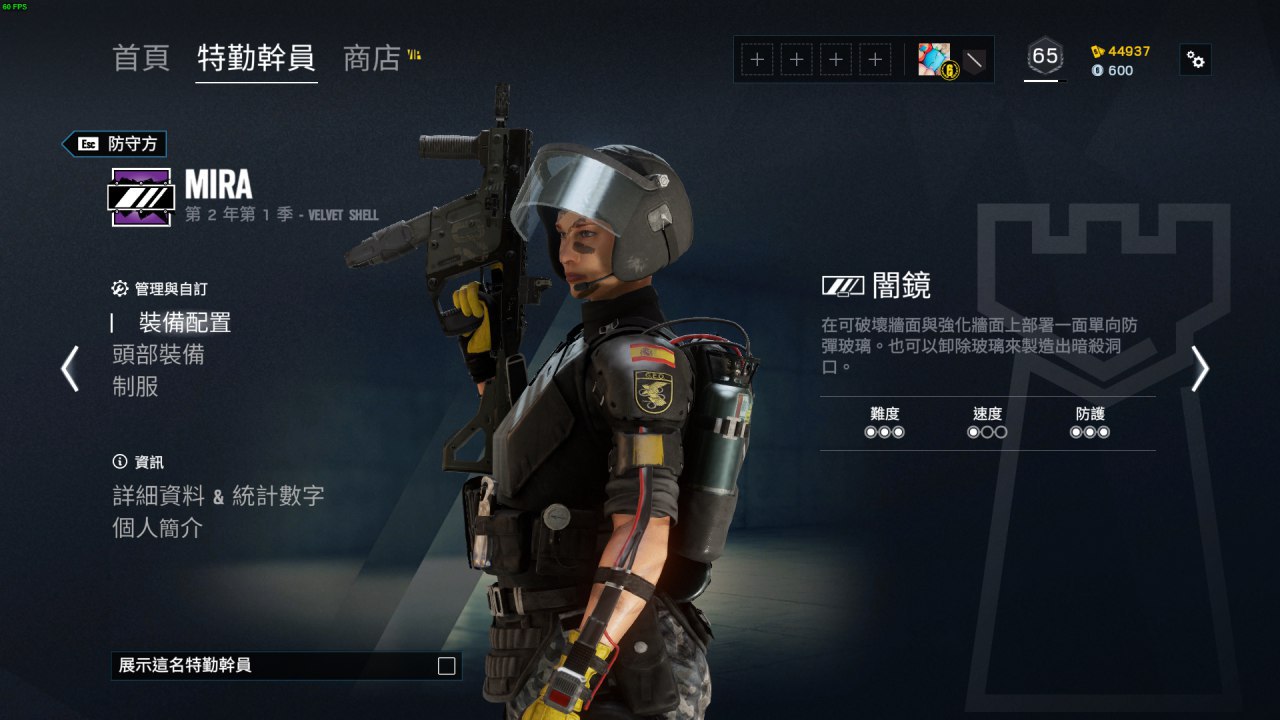This screenshot has width=1280, height=720.
Task: Switch to the 首頁 home tab
Action: click(141, 58)
